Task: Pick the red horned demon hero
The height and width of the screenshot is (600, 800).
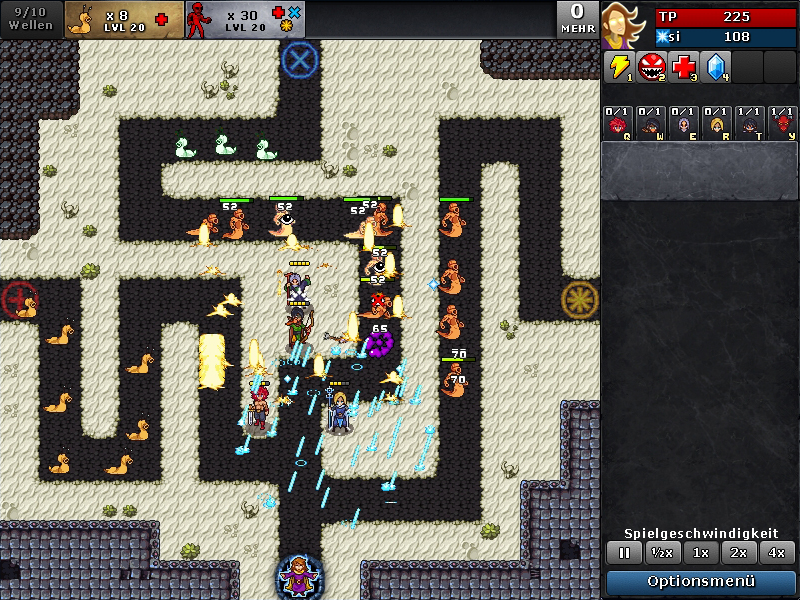Action: coord(782,123)
